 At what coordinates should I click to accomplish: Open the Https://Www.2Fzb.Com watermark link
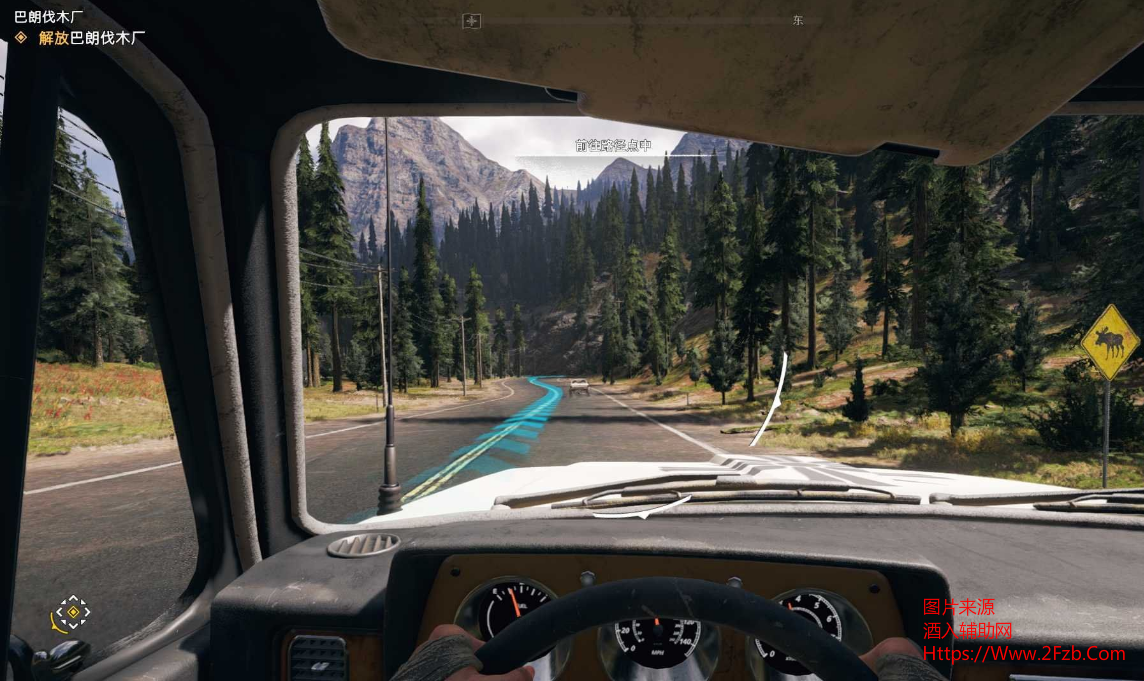click(1023, 654)
